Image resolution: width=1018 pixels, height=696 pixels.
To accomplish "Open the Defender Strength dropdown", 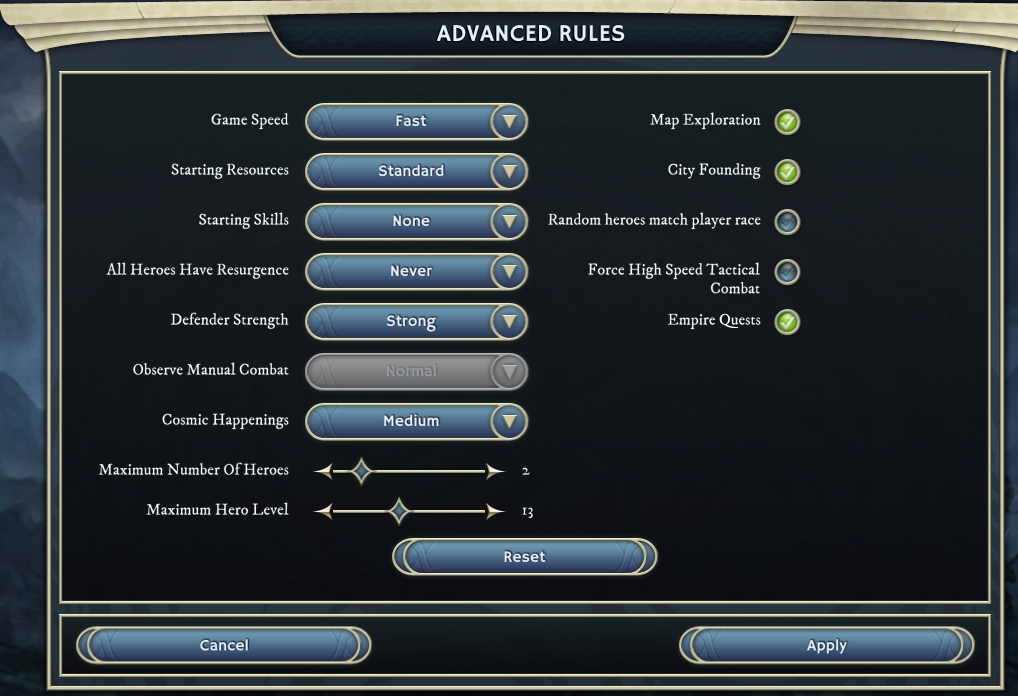I will (x=415, y=322).
